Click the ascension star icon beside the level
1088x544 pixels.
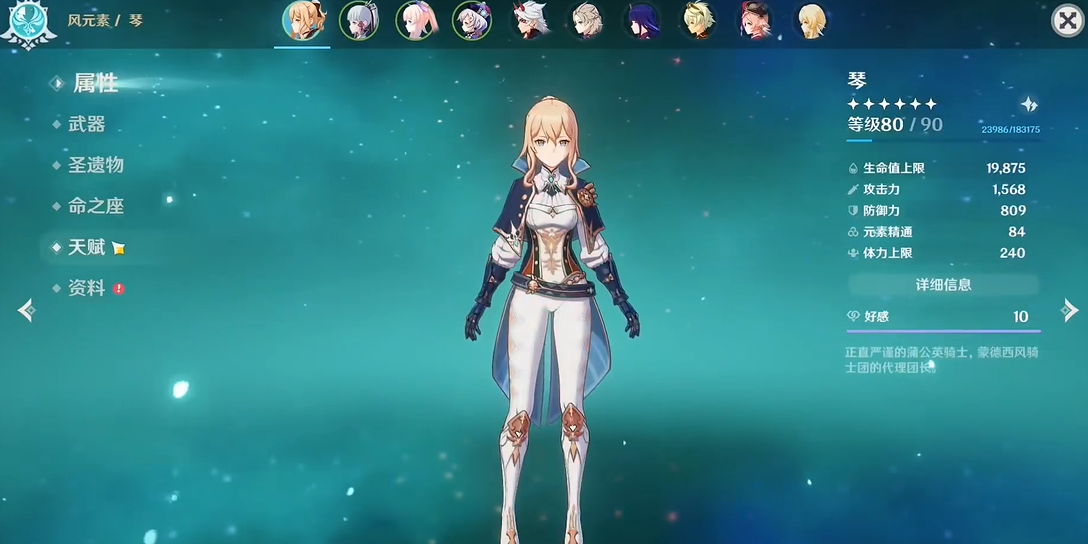click(x=1029, y=105)
